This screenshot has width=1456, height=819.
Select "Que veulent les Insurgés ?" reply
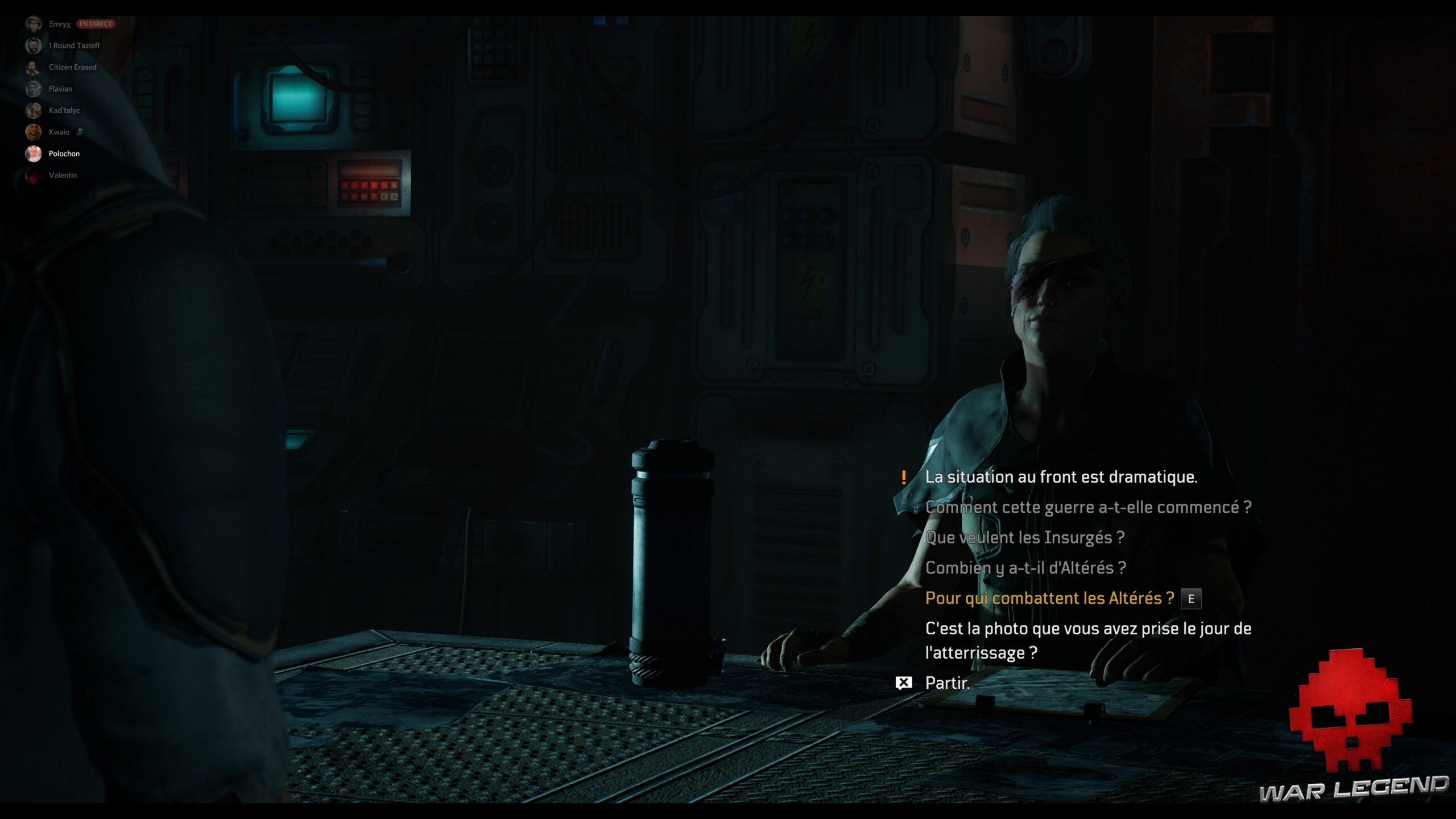click(x=1024, y=537)
